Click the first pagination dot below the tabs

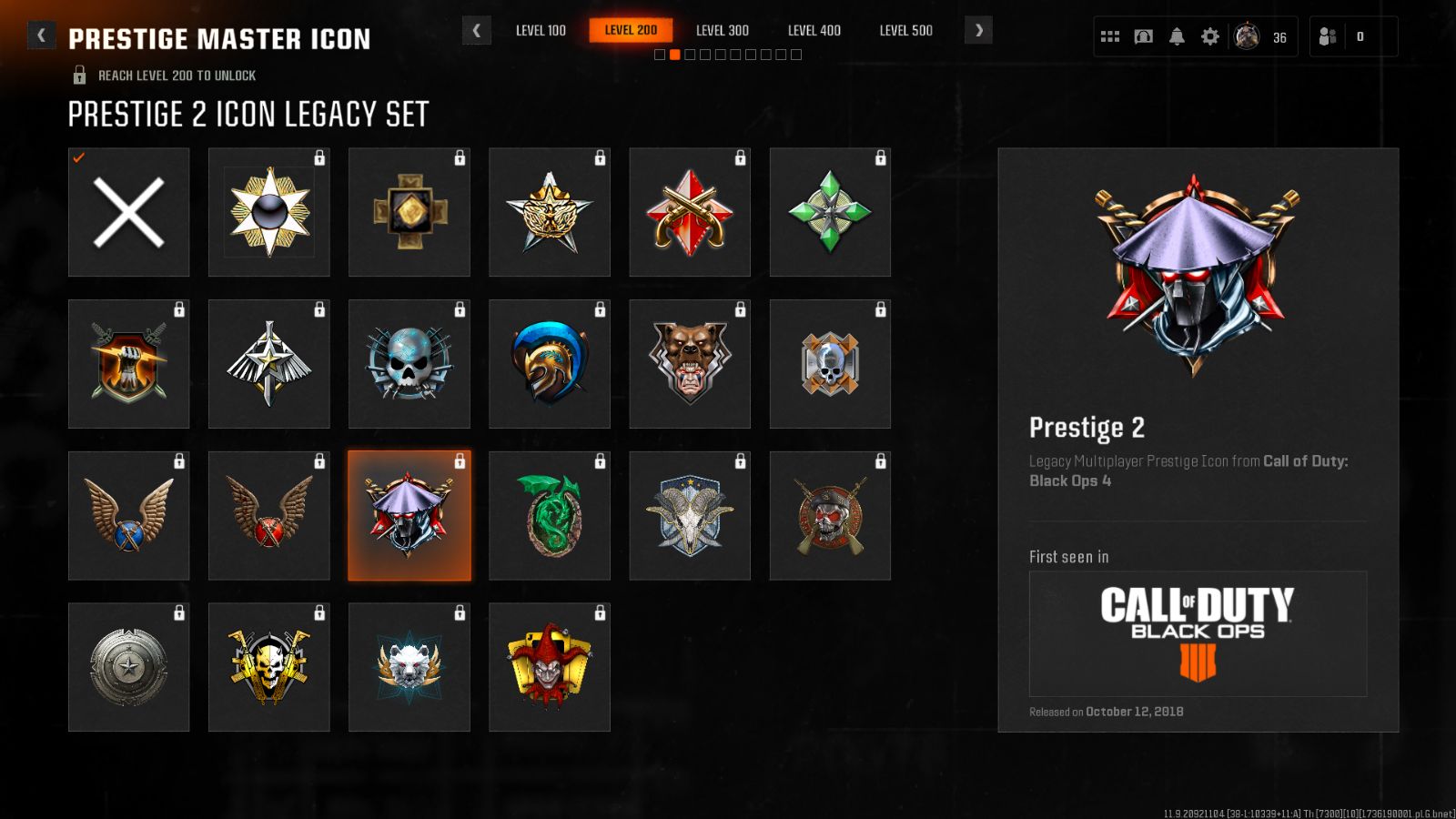click(658, 54)
